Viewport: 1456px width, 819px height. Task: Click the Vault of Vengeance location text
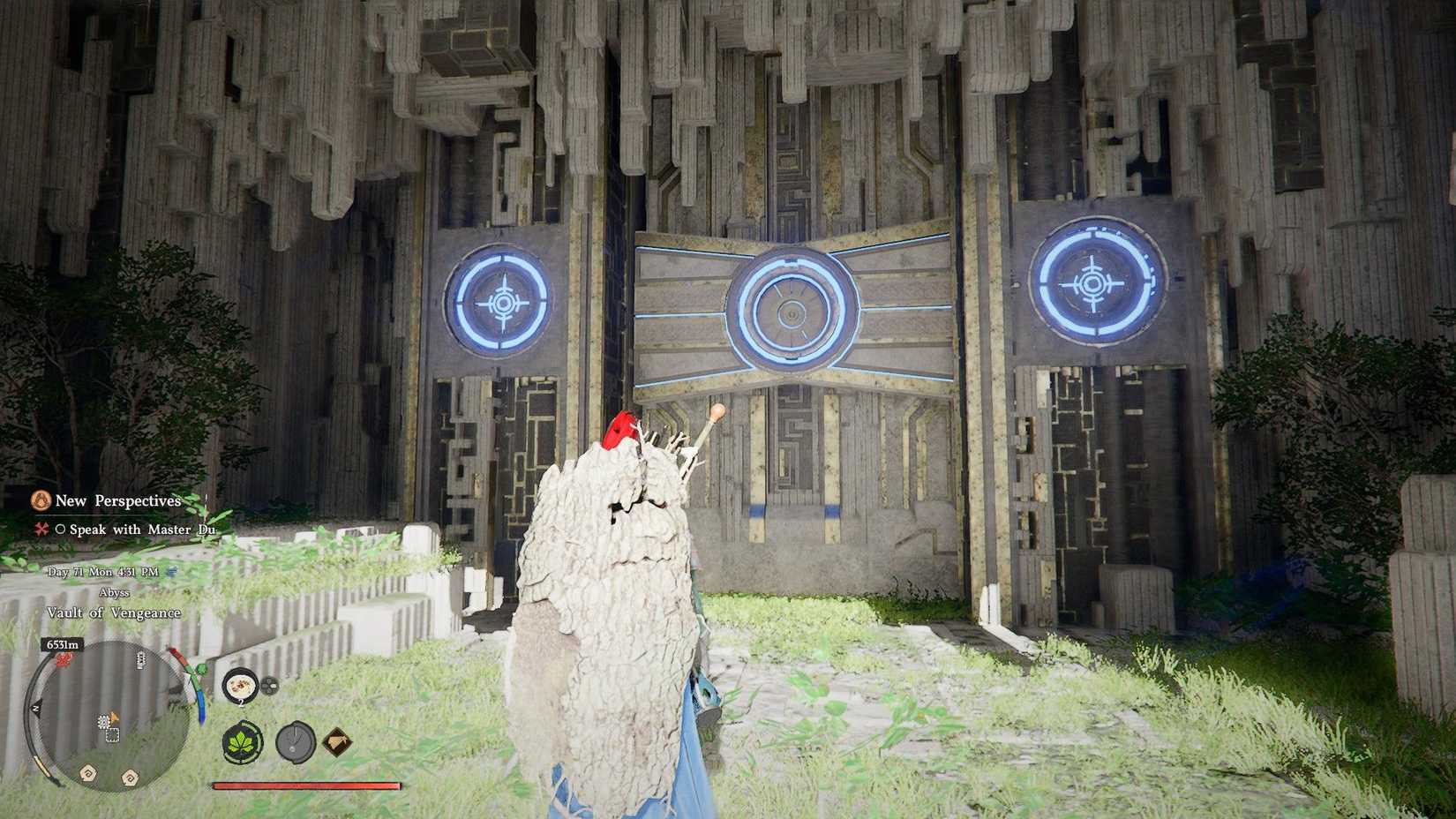tap(113, 612)
